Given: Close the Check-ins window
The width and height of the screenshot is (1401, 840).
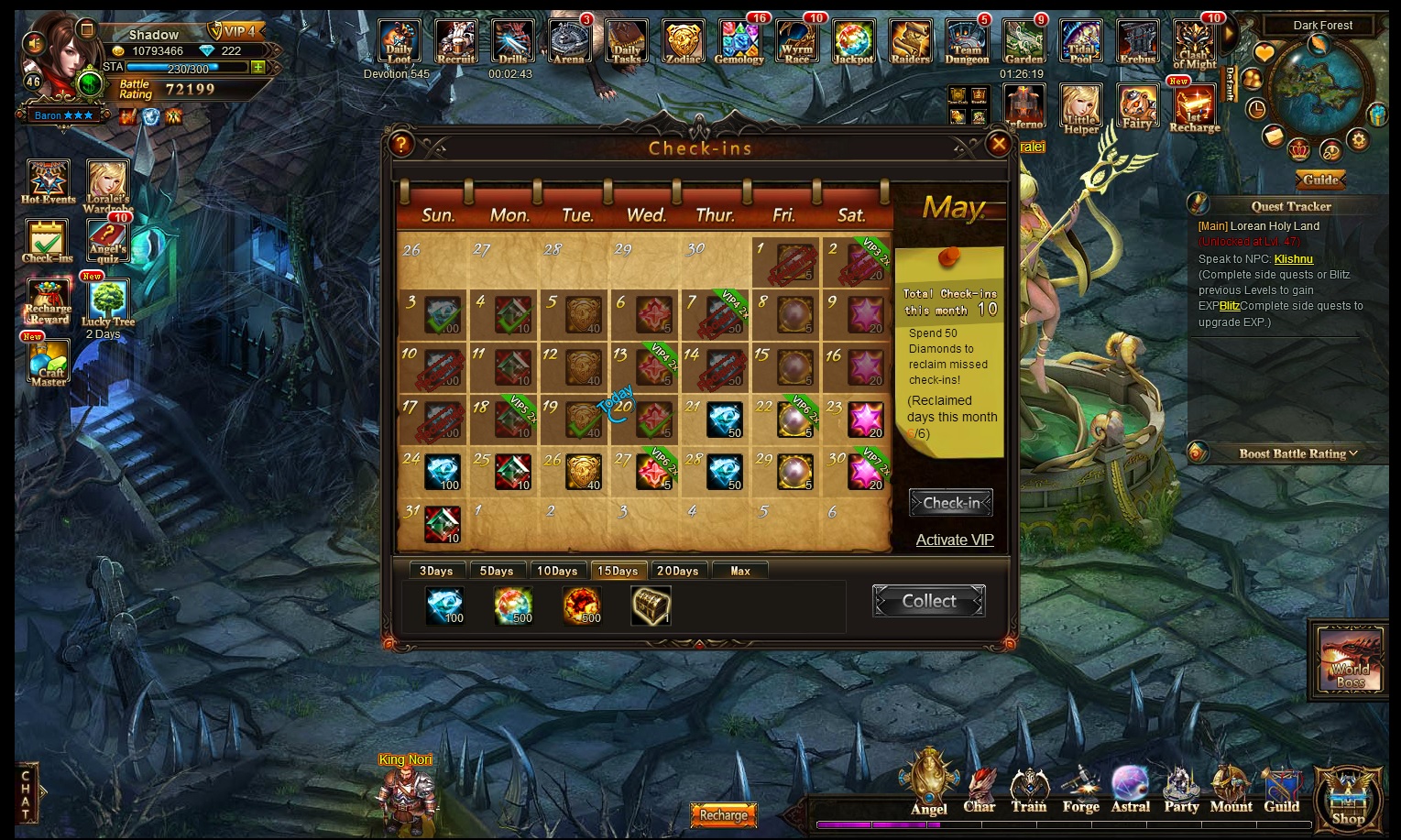Looking at the screenshot, I should pyautogui.click(x=998, y=144).
